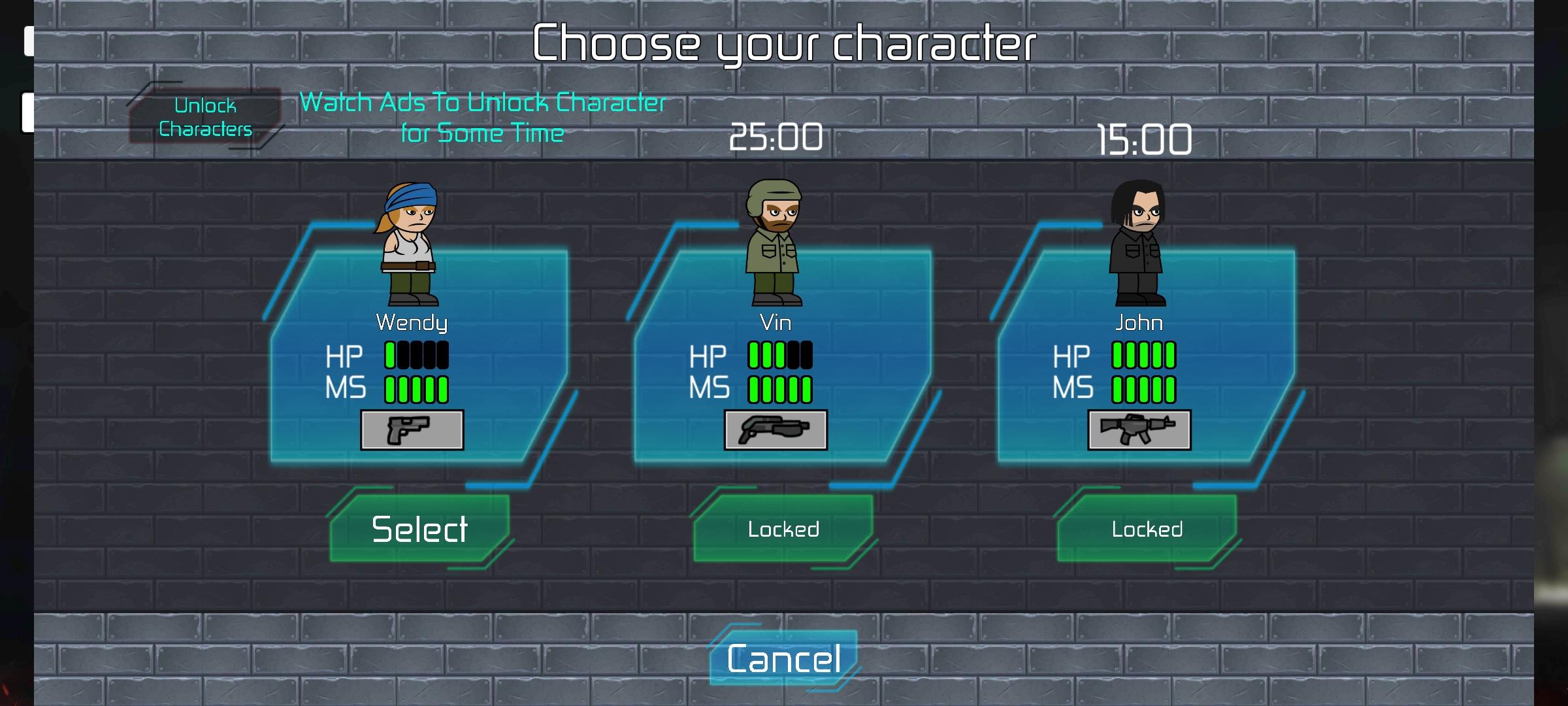Image resolution: width=1568 pixels, height=706 pixels.
Task: Select Wendy as your character
Action: 418,529
